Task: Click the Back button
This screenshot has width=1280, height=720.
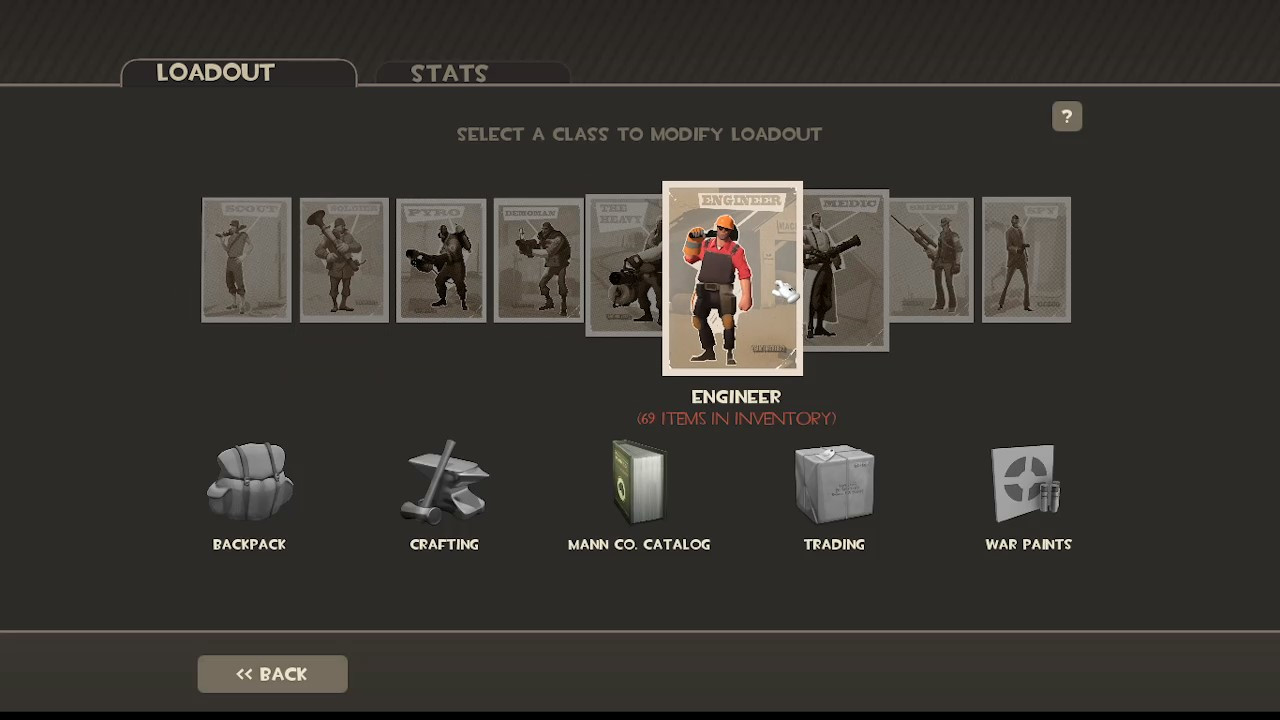Action: click(x=272, y=673)
